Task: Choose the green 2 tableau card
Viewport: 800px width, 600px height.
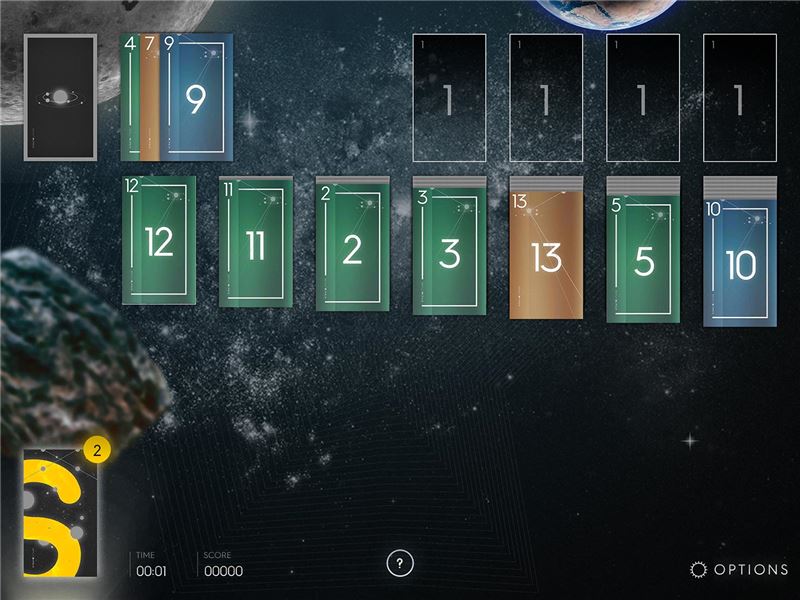Action: pos(352,246)
